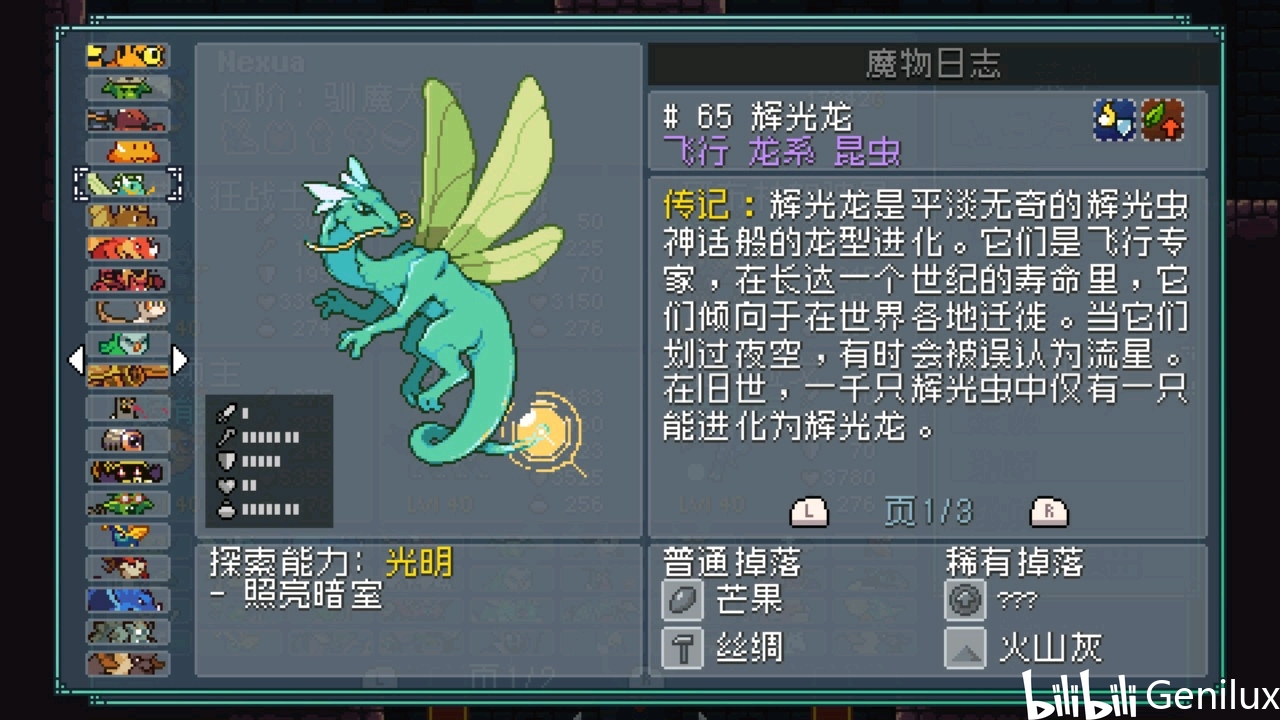Viewport: 1280px width, 720px height.
Task: Choose the golden key-shaped monster entry
Action: (127, 376)
